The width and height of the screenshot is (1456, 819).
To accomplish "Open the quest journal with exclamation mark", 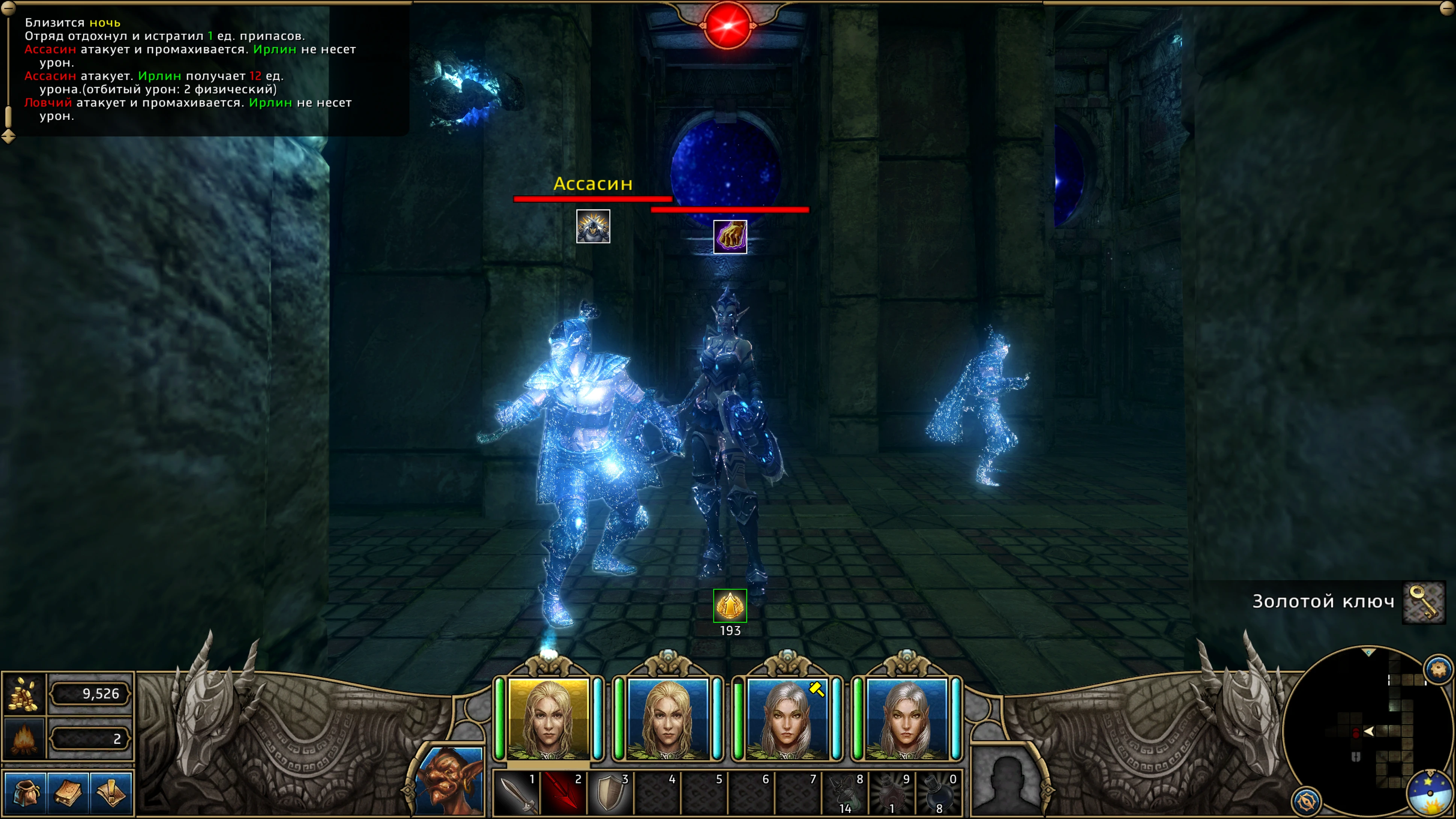I will click(x=112, y=792).
